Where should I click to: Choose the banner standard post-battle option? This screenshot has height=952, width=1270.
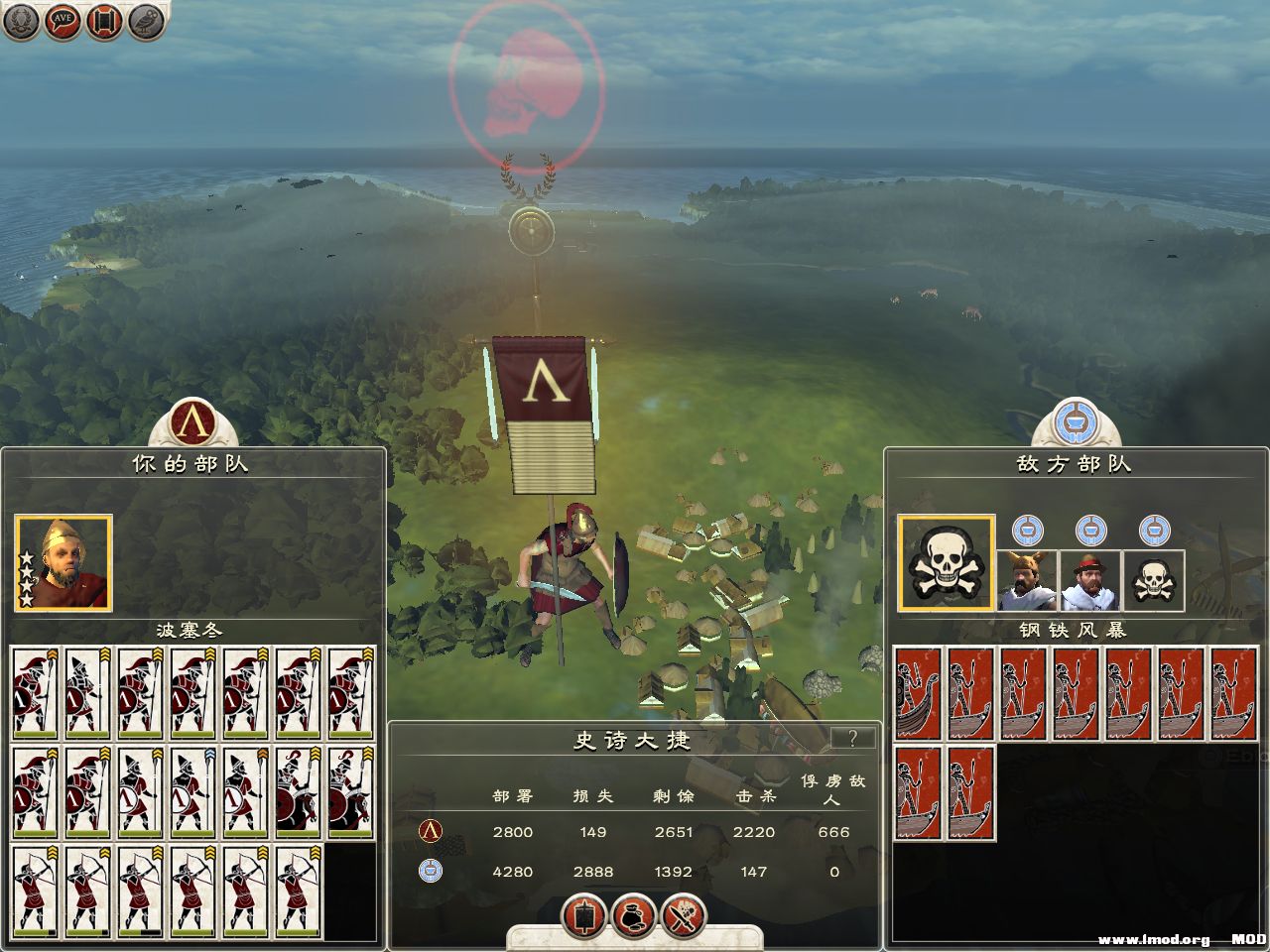pyautogui.click(x=584, y=915)
